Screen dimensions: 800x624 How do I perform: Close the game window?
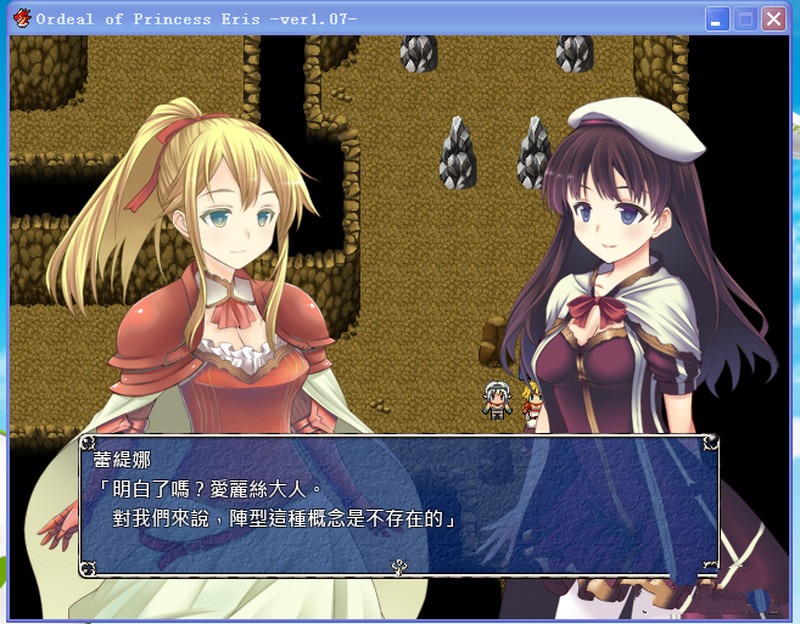[x=773, y=19]
